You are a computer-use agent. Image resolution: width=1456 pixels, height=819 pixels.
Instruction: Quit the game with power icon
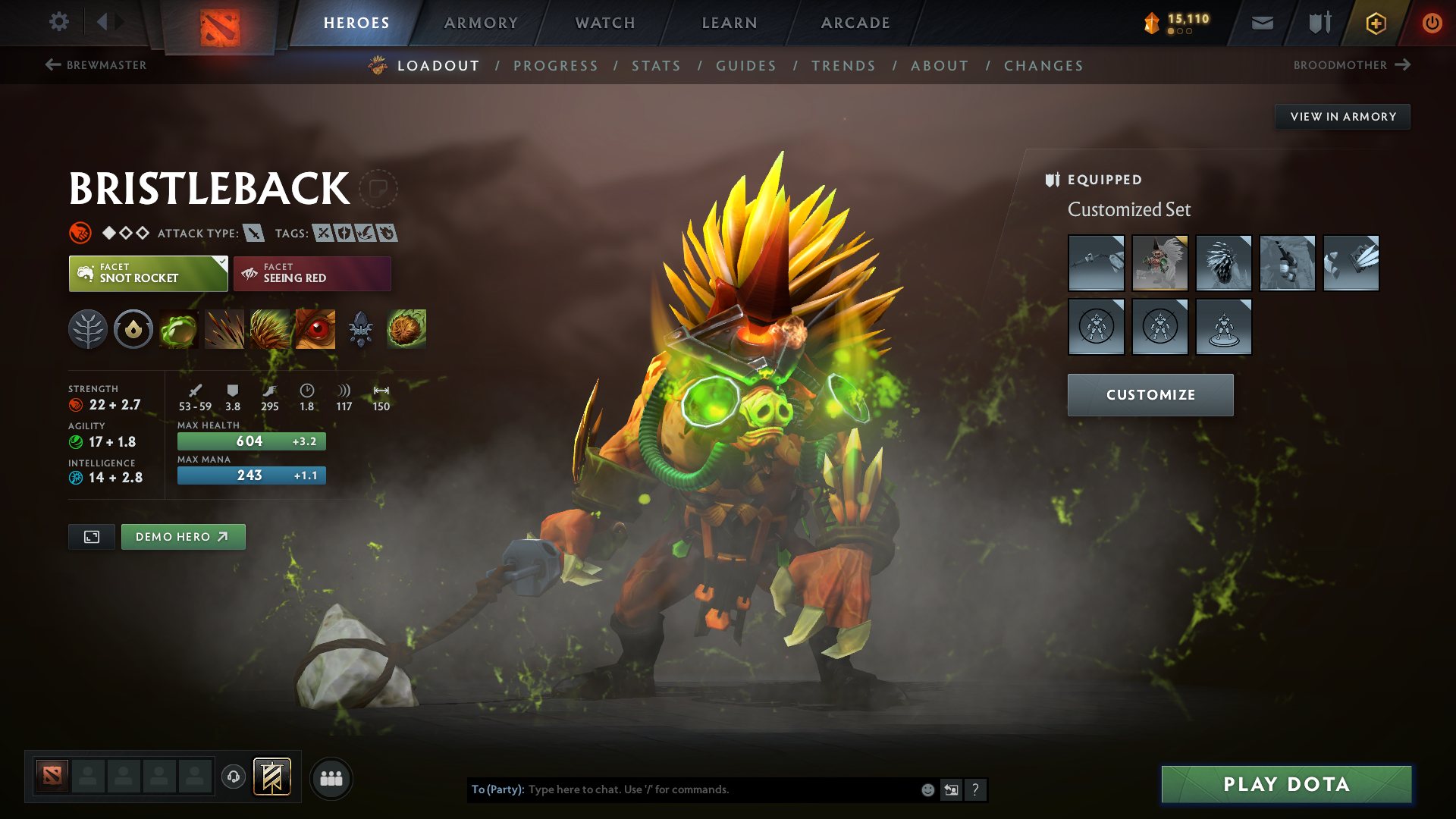pos(1432,23)
